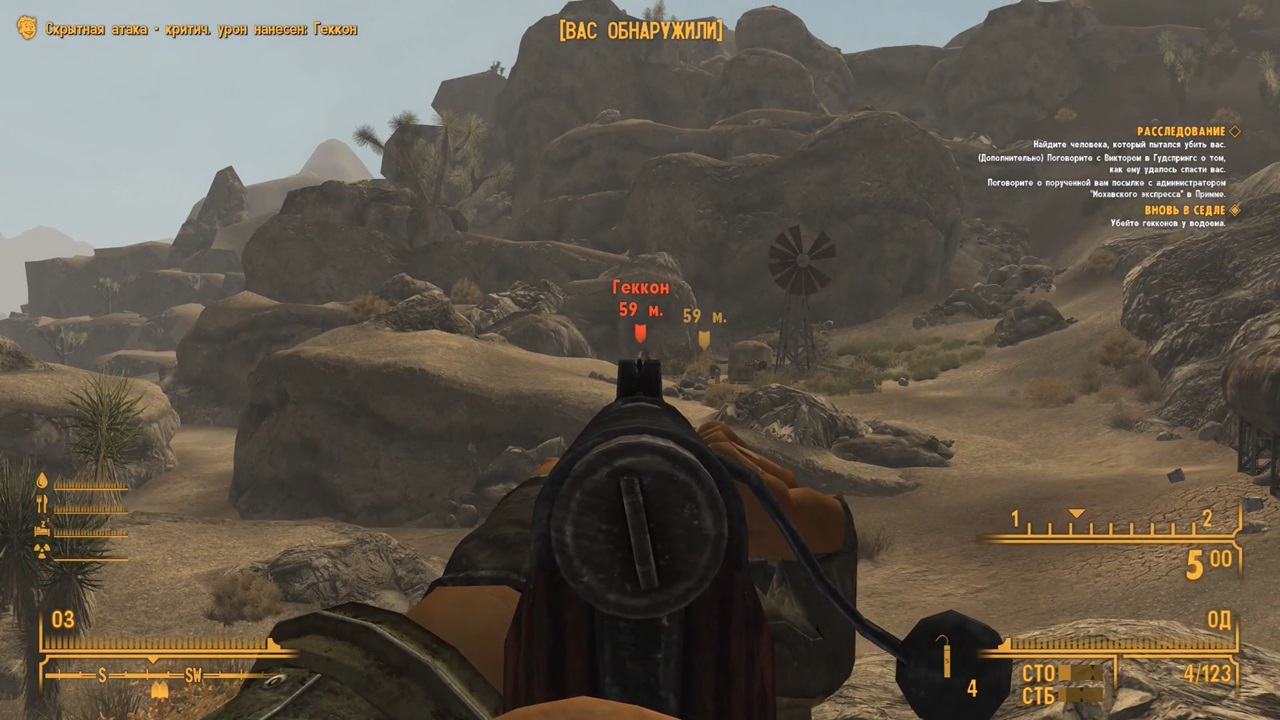Select the water droplet dehydration icon

coord(42,480)
